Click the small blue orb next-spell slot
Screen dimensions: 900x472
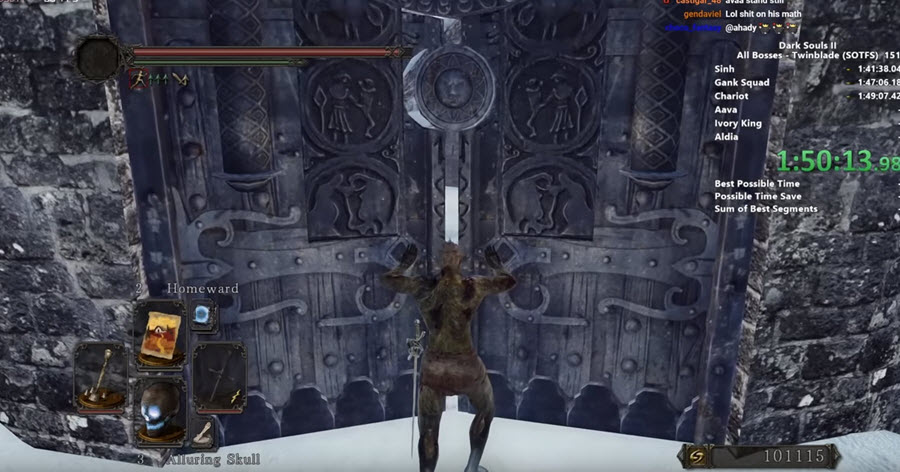(x=201, y=314)
